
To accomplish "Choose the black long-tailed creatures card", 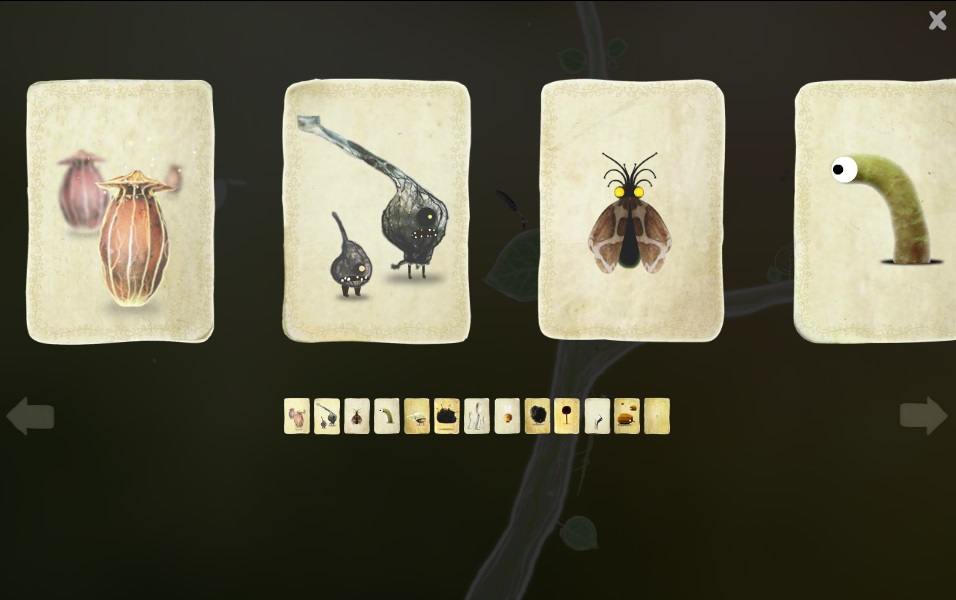I will 377,211.
